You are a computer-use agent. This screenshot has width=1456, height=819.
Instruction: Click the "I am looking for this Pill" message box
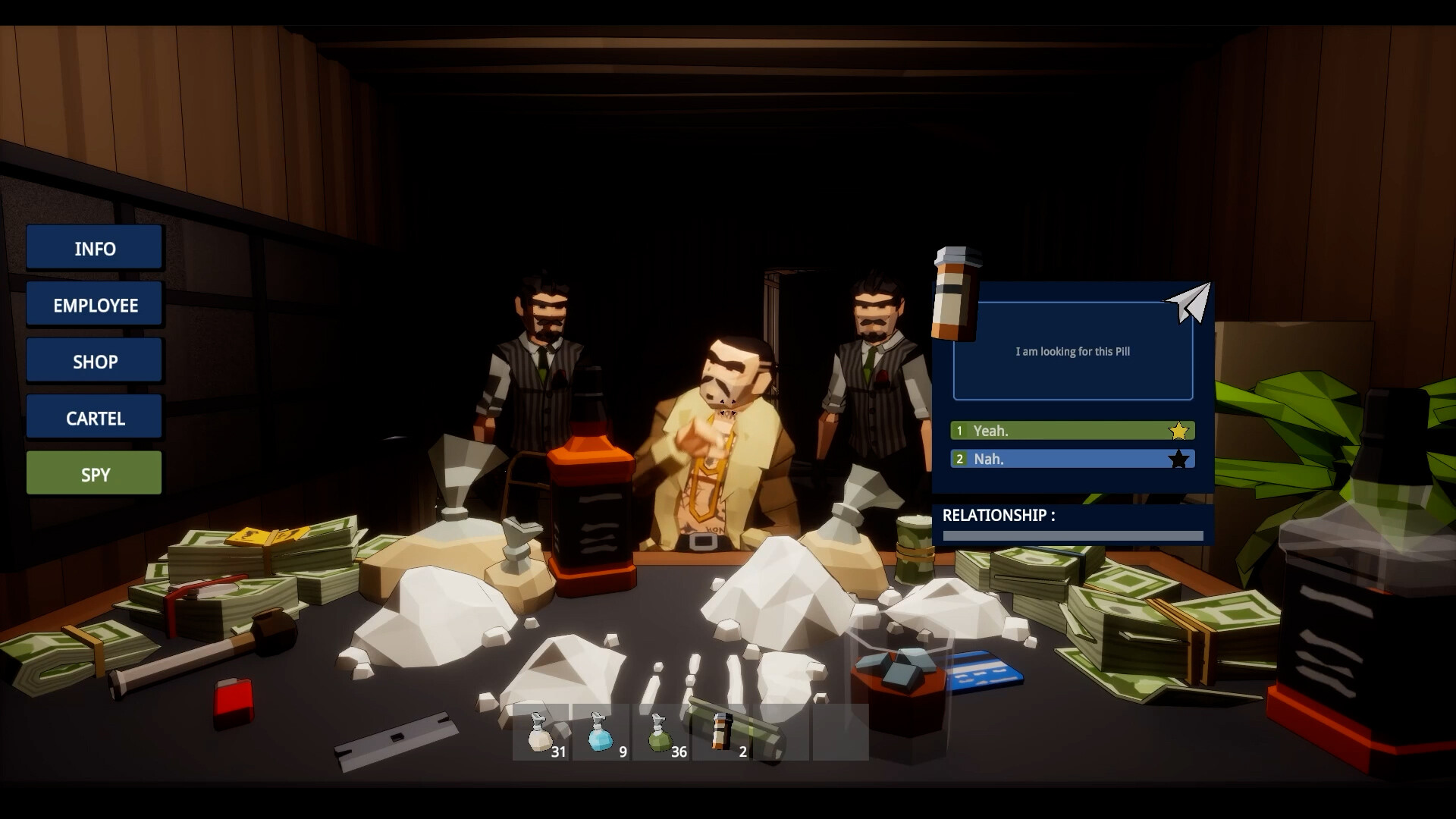click(x=1072, y=350)
